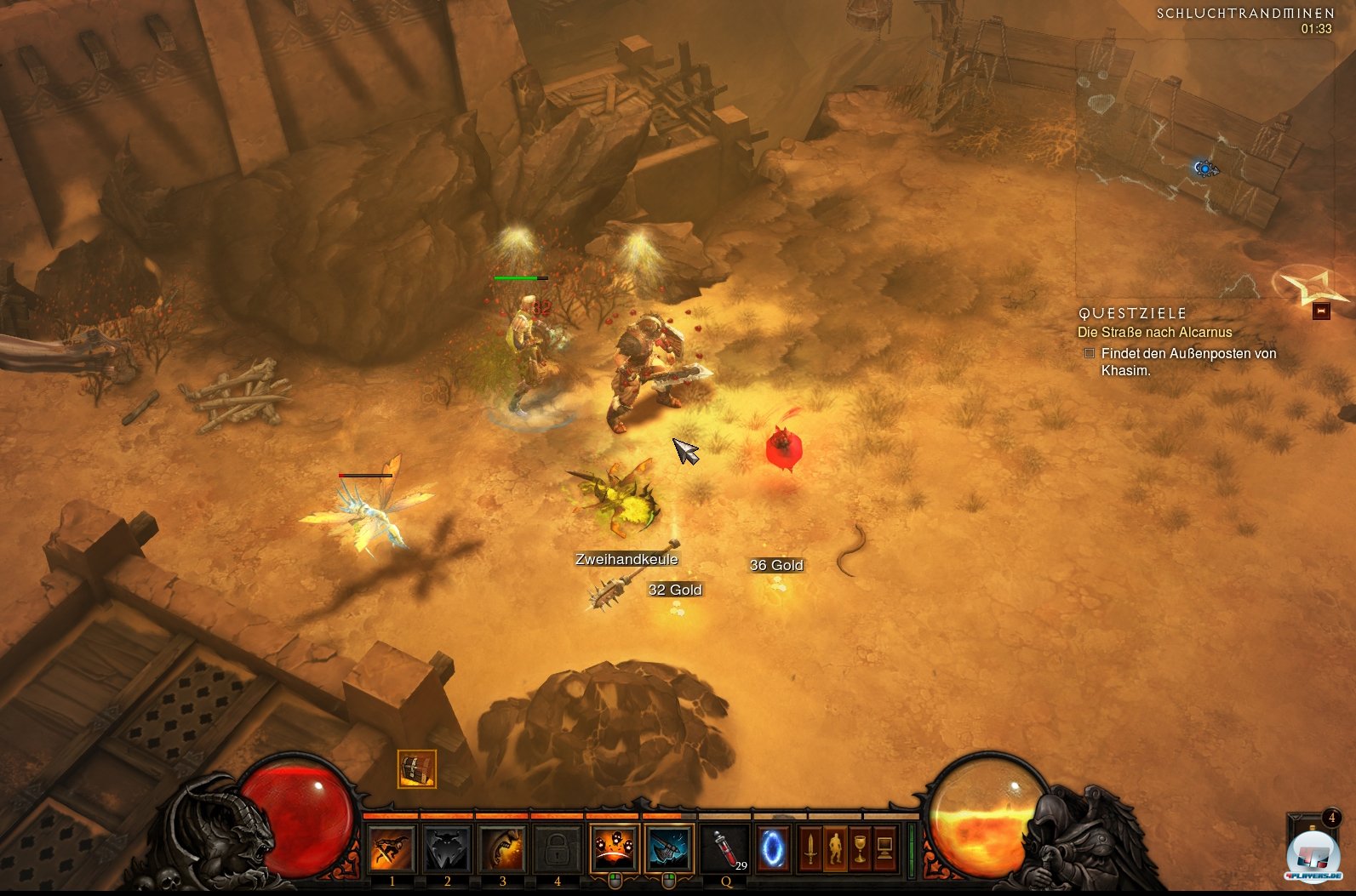The height and width of the screenshot is (896, 1356).
Task: Select the quest Die Straße nach Alcarnus
Action: pyautogui.click(x=1154, y=333)
